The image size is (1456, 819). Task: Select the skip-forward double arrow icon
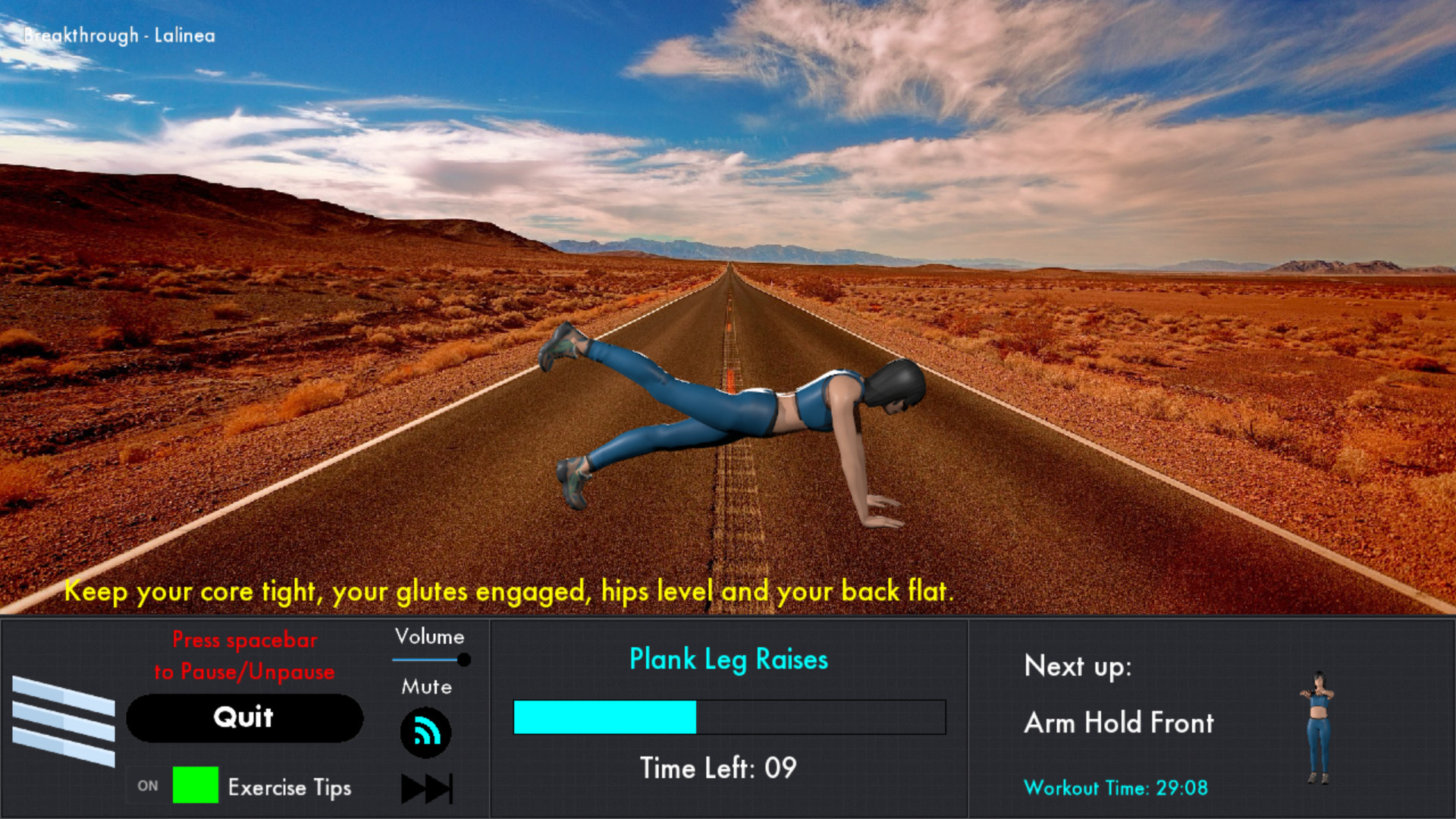coord(426,787)
